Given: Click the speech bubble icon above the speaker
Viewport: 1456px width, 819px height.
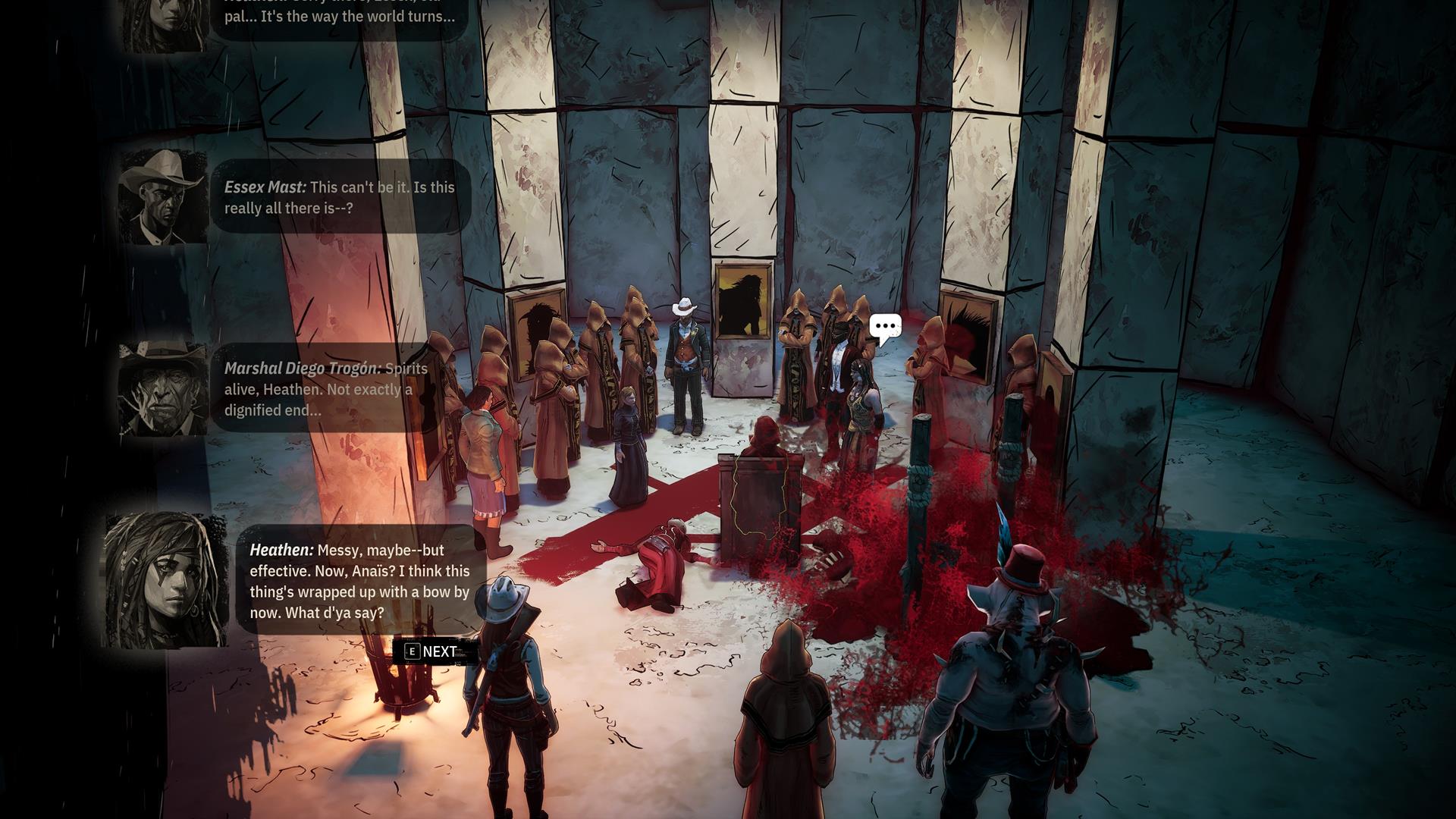Looking at the screenshot, I should (885, 328).
